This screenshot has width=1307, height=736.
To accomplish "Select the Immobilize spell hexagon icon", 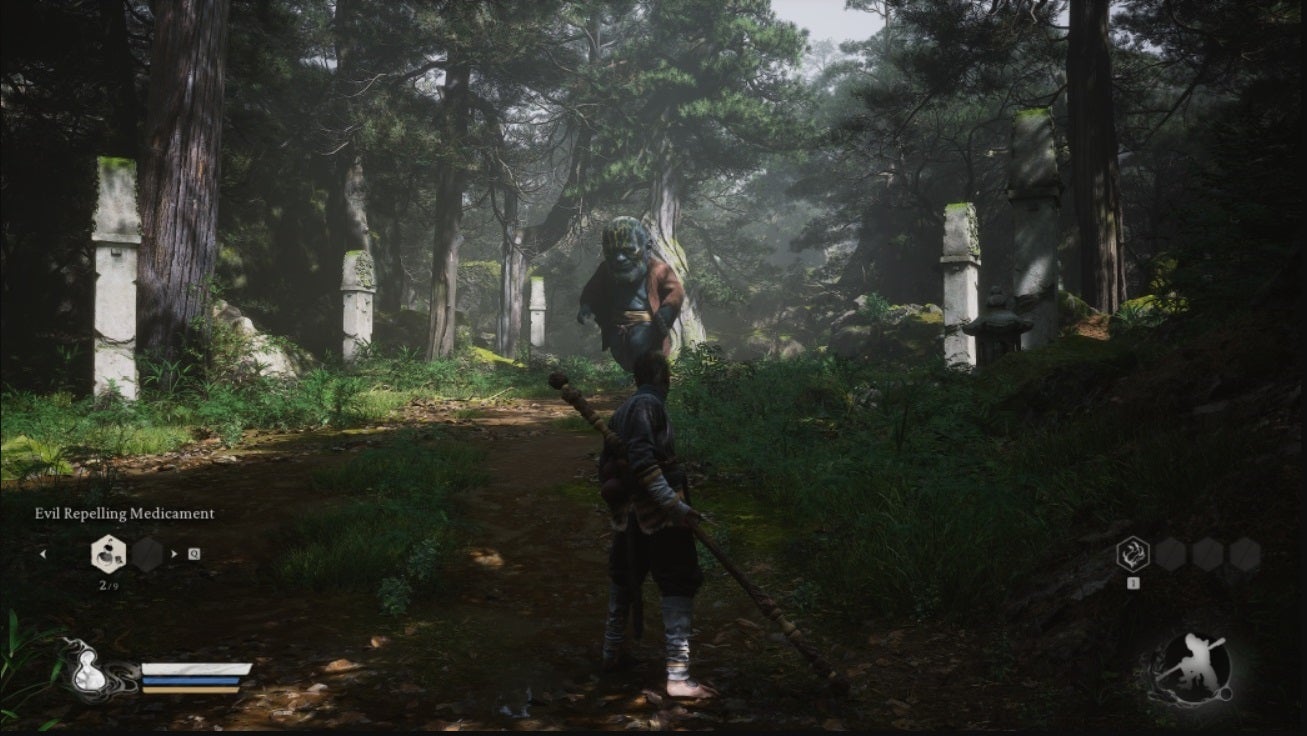I will coord(1133,552).
